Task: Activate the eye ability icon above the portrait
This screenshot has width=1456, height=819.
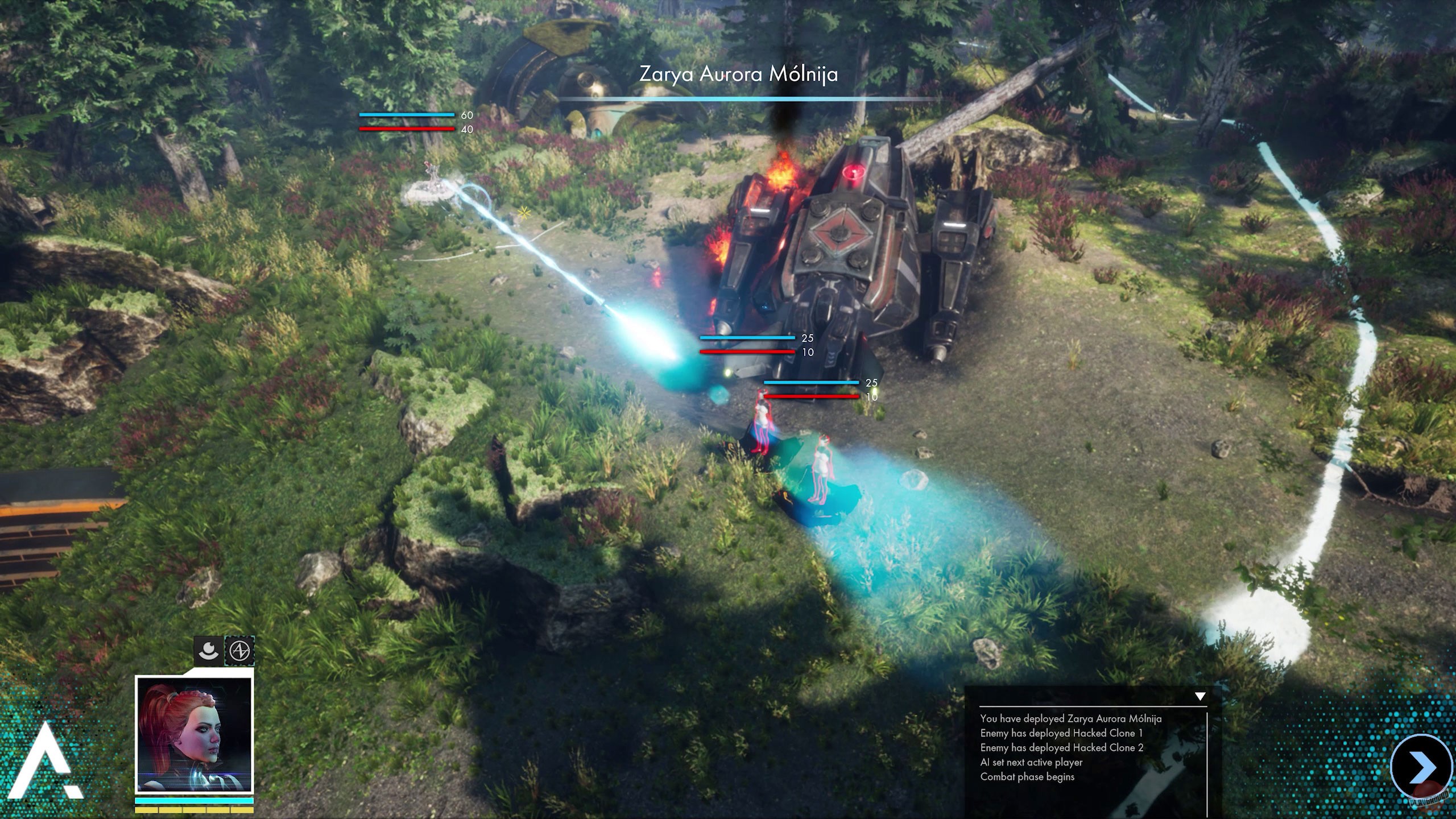Action: click(208, 650)
